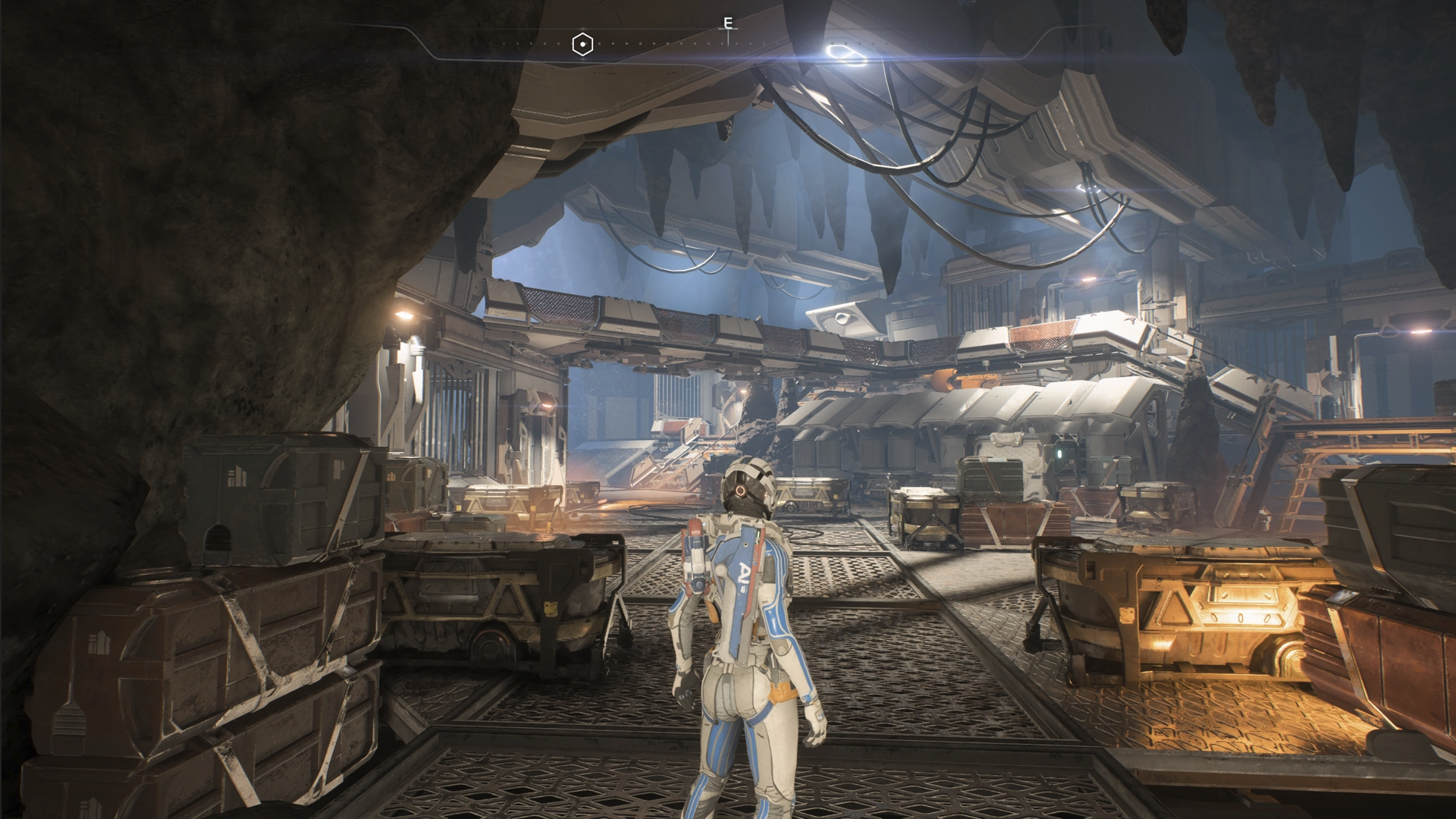Click the hexagon objective marker on compass
The height and width of the screenshot is (819, 1456).
pyautogui.click(x=582, y=45)
